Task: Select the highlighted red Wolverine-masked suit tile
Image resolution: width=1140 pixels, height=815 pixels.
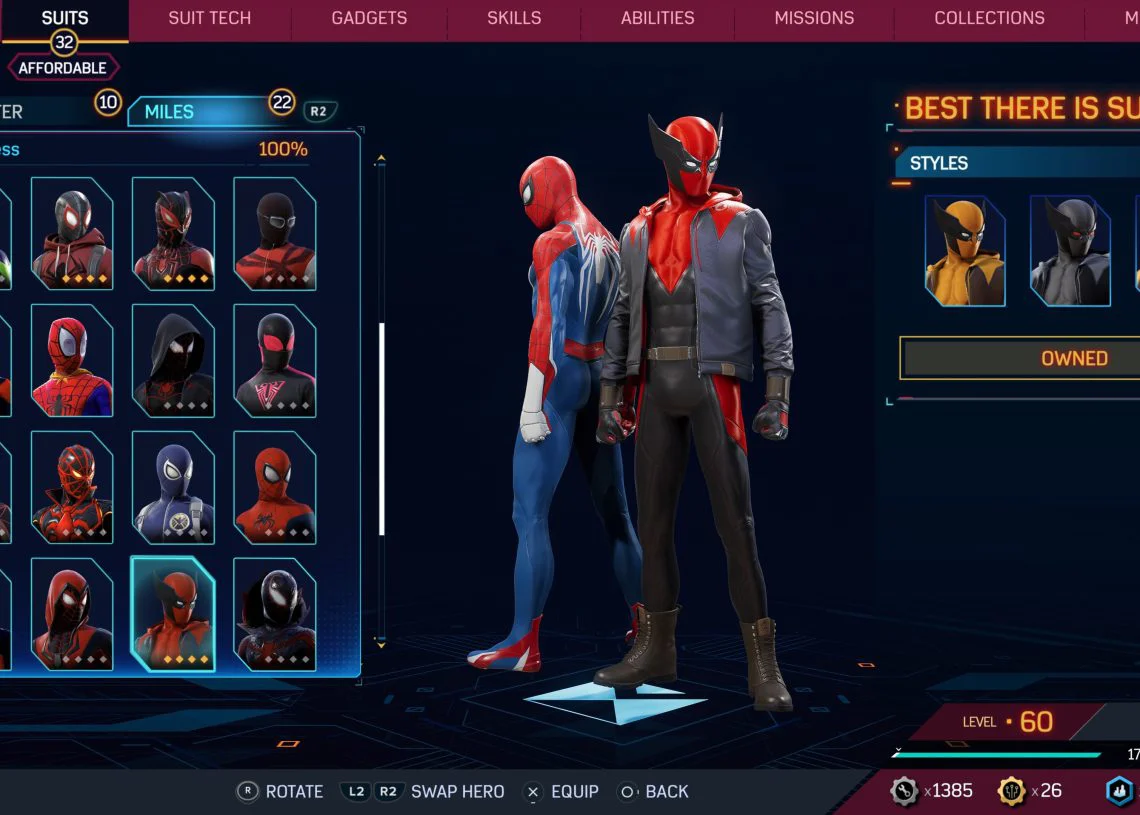Action: [173, 614]
